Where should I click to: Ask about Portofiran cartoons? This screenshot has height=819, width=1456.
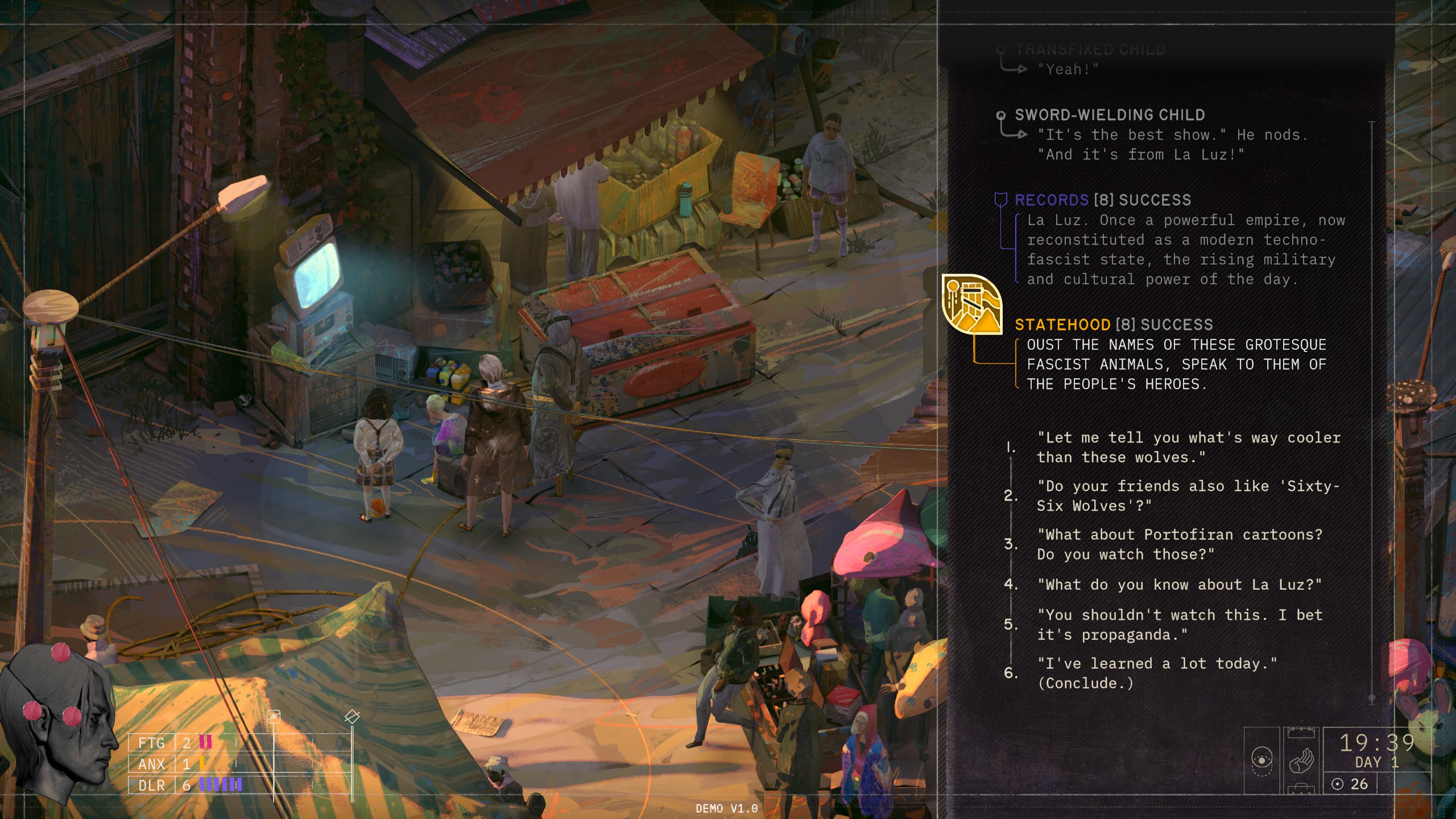[x=1180, y=544]
